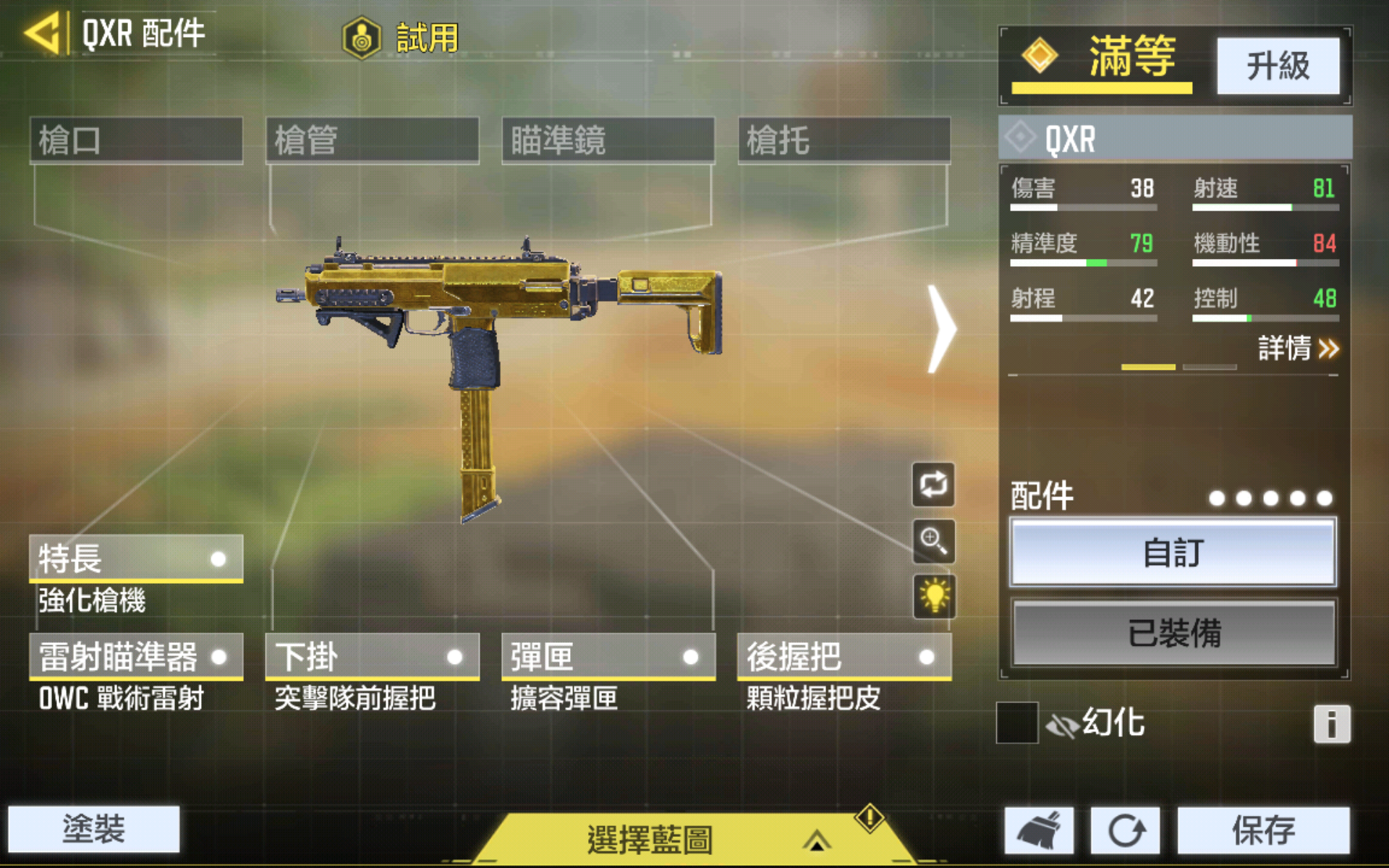The image size is (1389, 868).
Task: Click the broom clear-attachments icon
Action: pos(1040,830)
